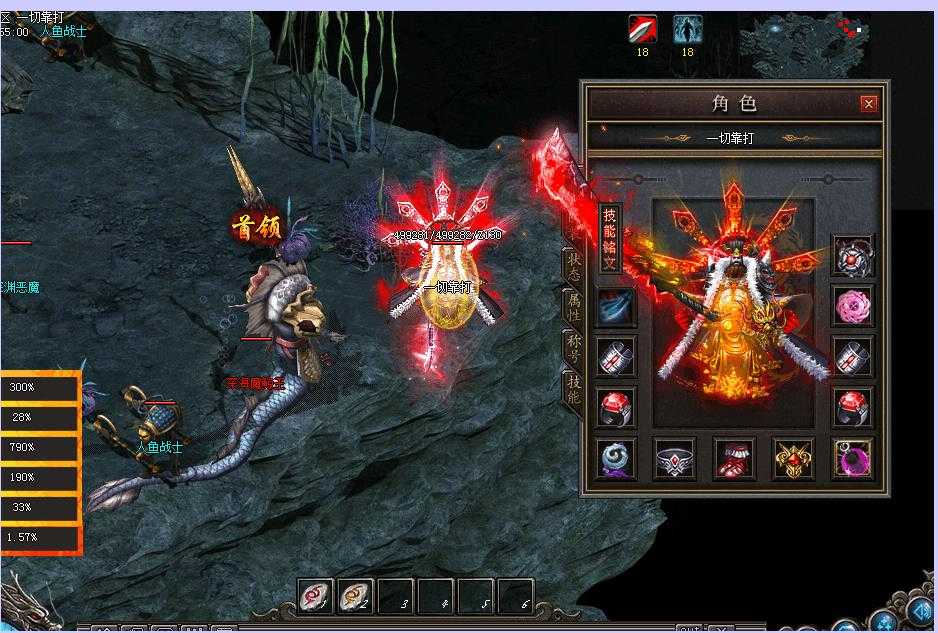Switch to the 状态 tab
Screen dimensions: 938x633
[574, 268]
